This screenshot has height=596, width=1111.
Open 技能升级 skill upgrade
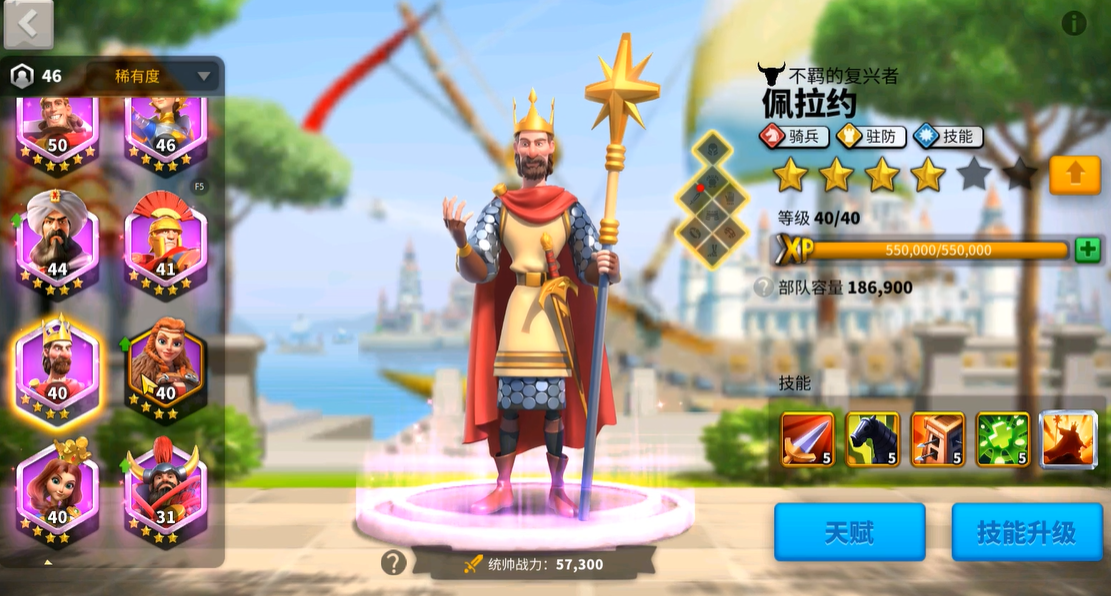click(1026, 532)
